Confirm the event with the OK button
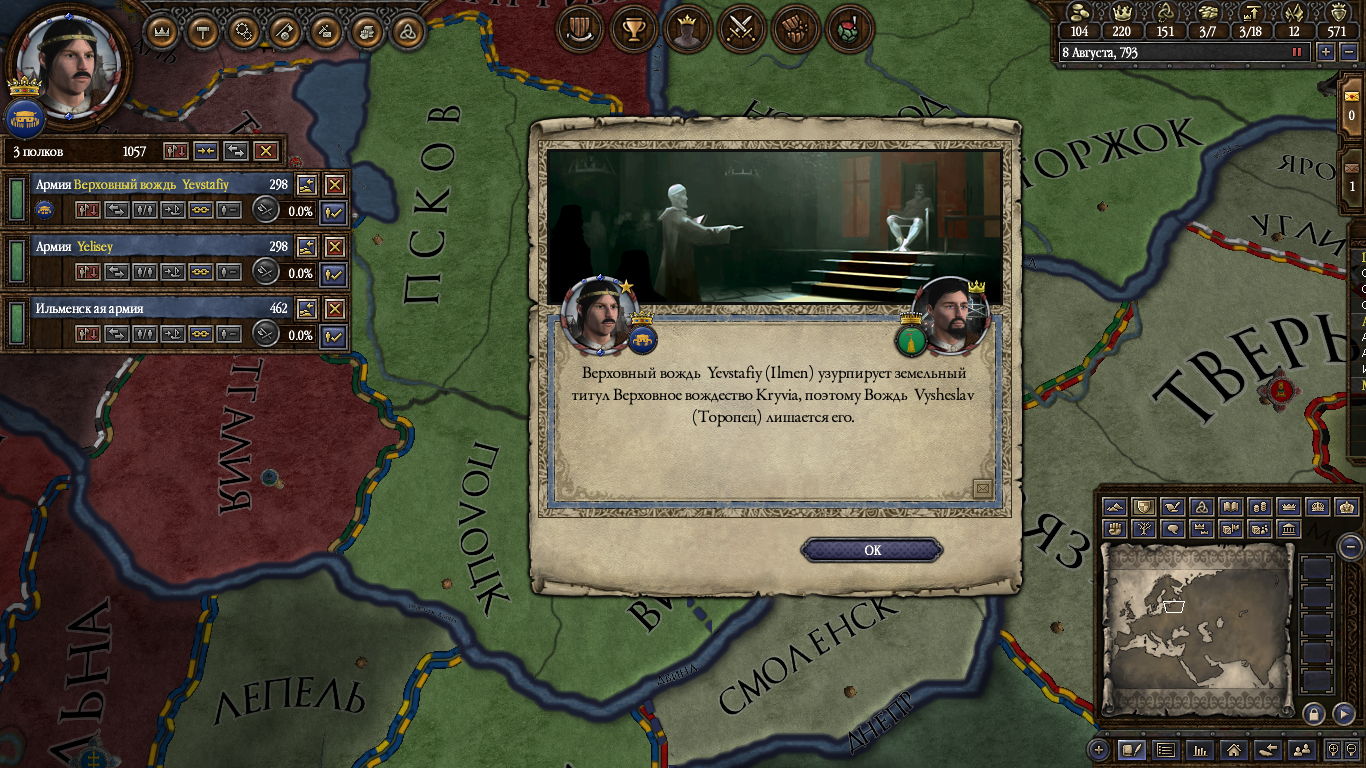Screen dimensions: 1366x768 [x=872, y=550]
